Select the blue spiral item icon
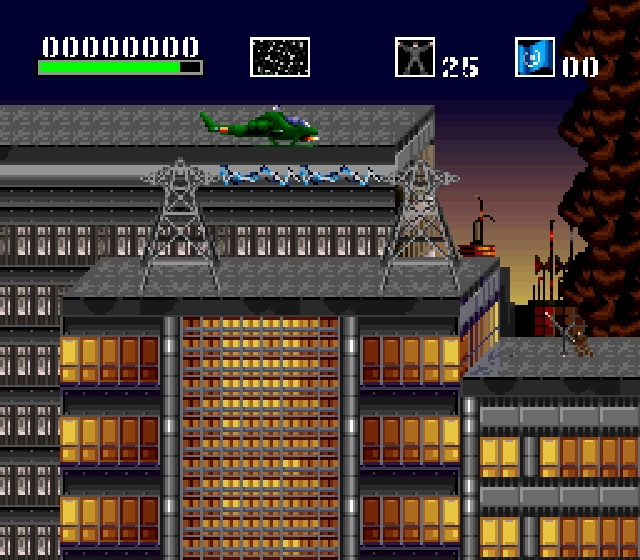 click(535, 57)
